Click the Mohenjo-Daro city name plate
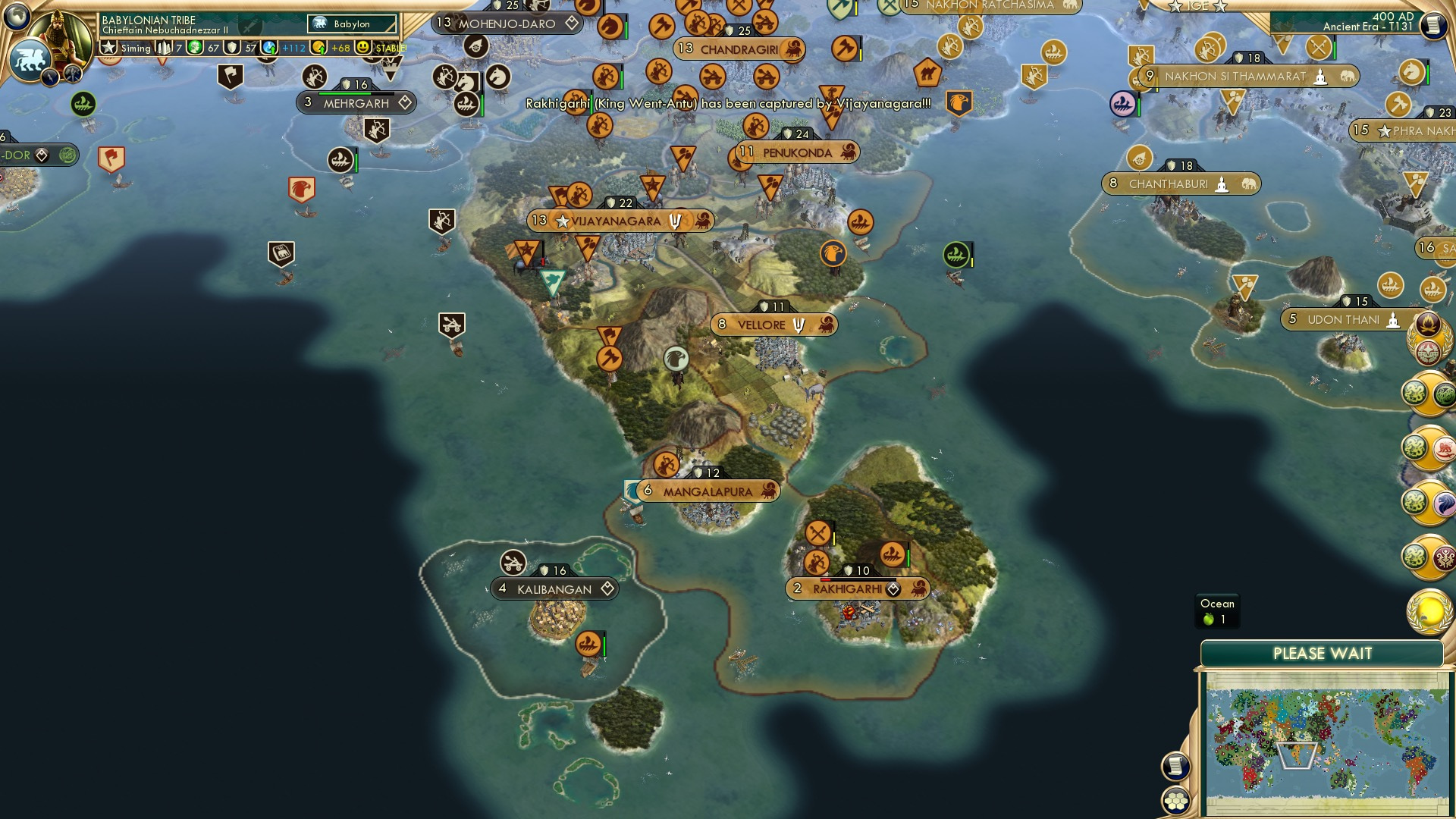Screen dimensions: 1456x819 click(505, 24)
